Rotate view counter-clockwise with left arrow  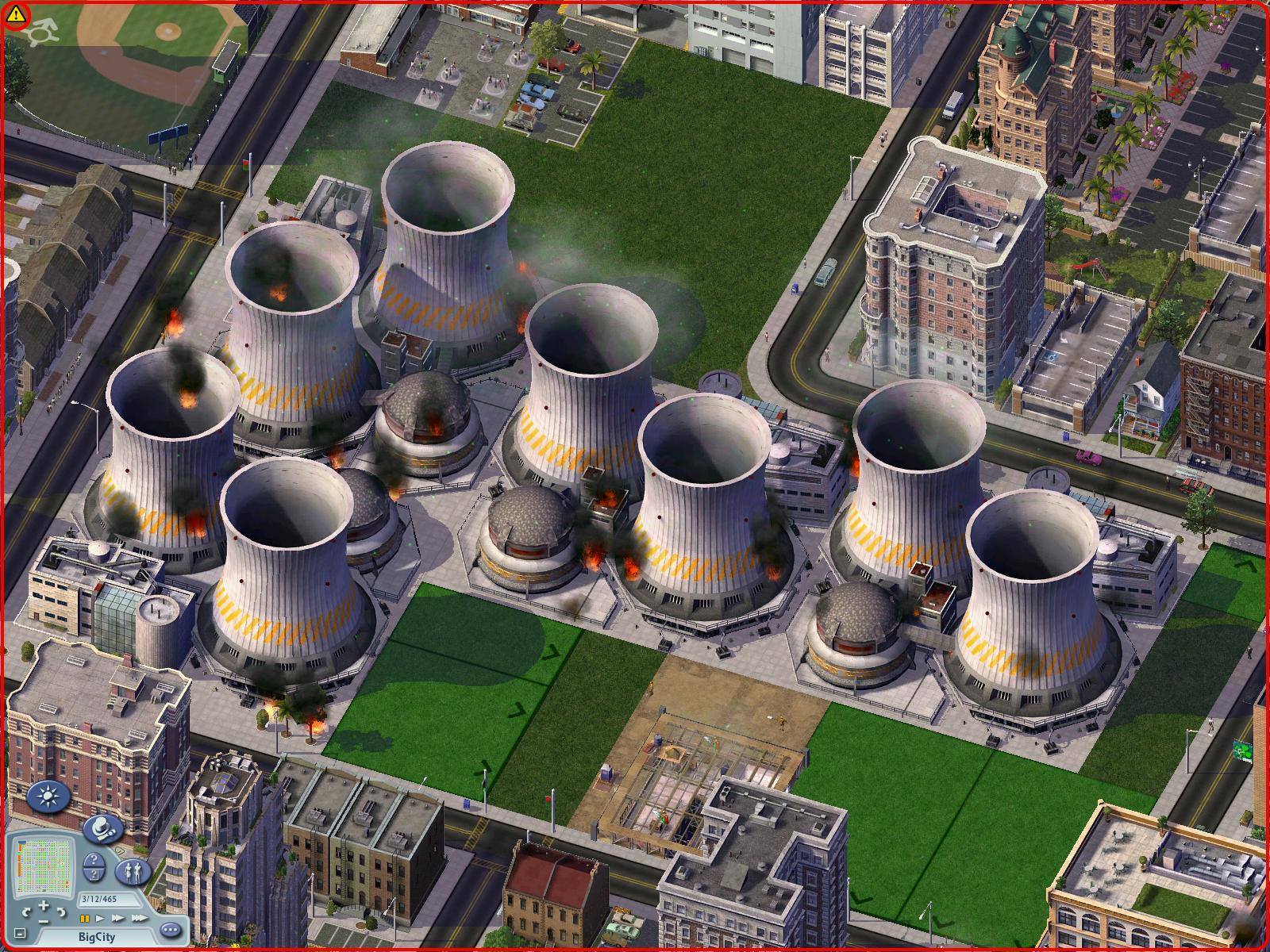[x=26, y=912]
